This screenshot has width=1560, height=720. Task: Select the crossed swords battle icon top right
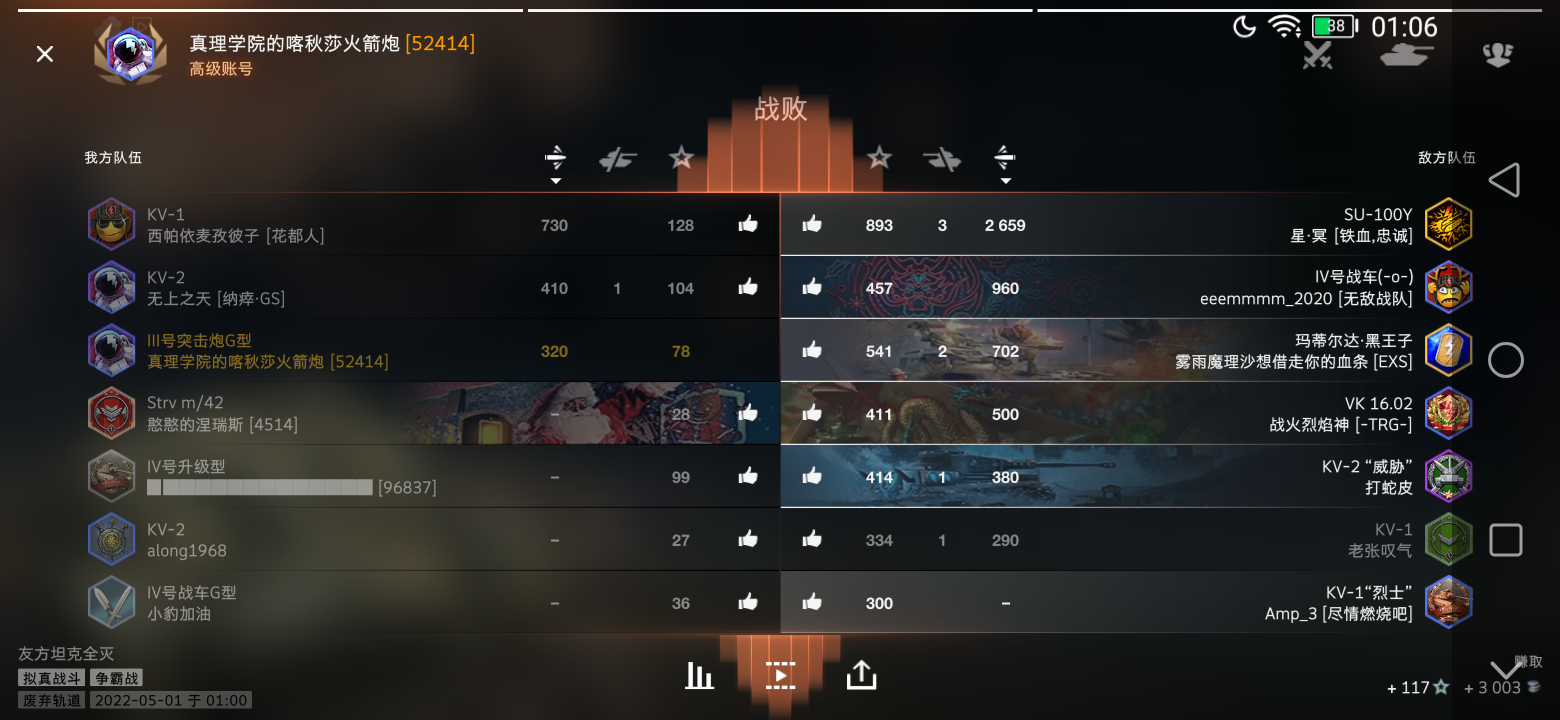pos(1317,57)
